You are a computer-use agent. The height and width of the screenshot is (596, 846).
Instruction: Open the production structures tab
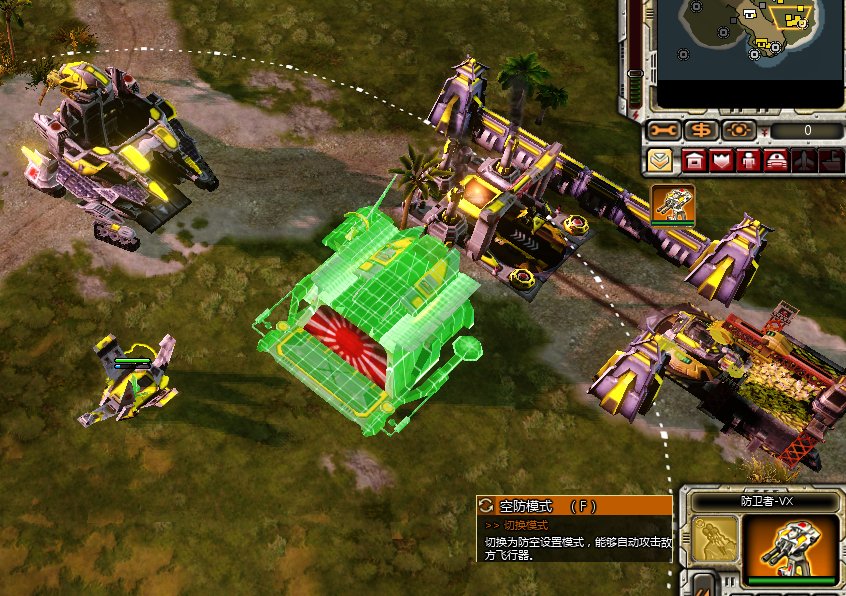pyautogui.click(x=694, y=160)
